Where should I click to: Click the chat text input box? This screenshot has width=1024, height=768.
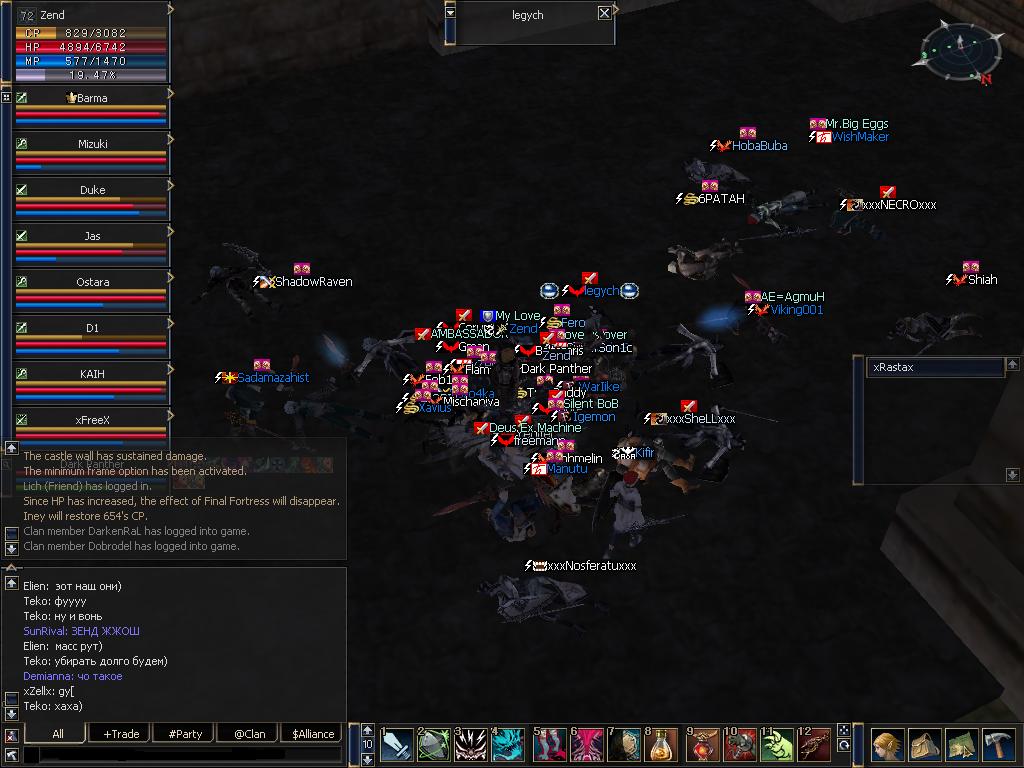[180, 755]
